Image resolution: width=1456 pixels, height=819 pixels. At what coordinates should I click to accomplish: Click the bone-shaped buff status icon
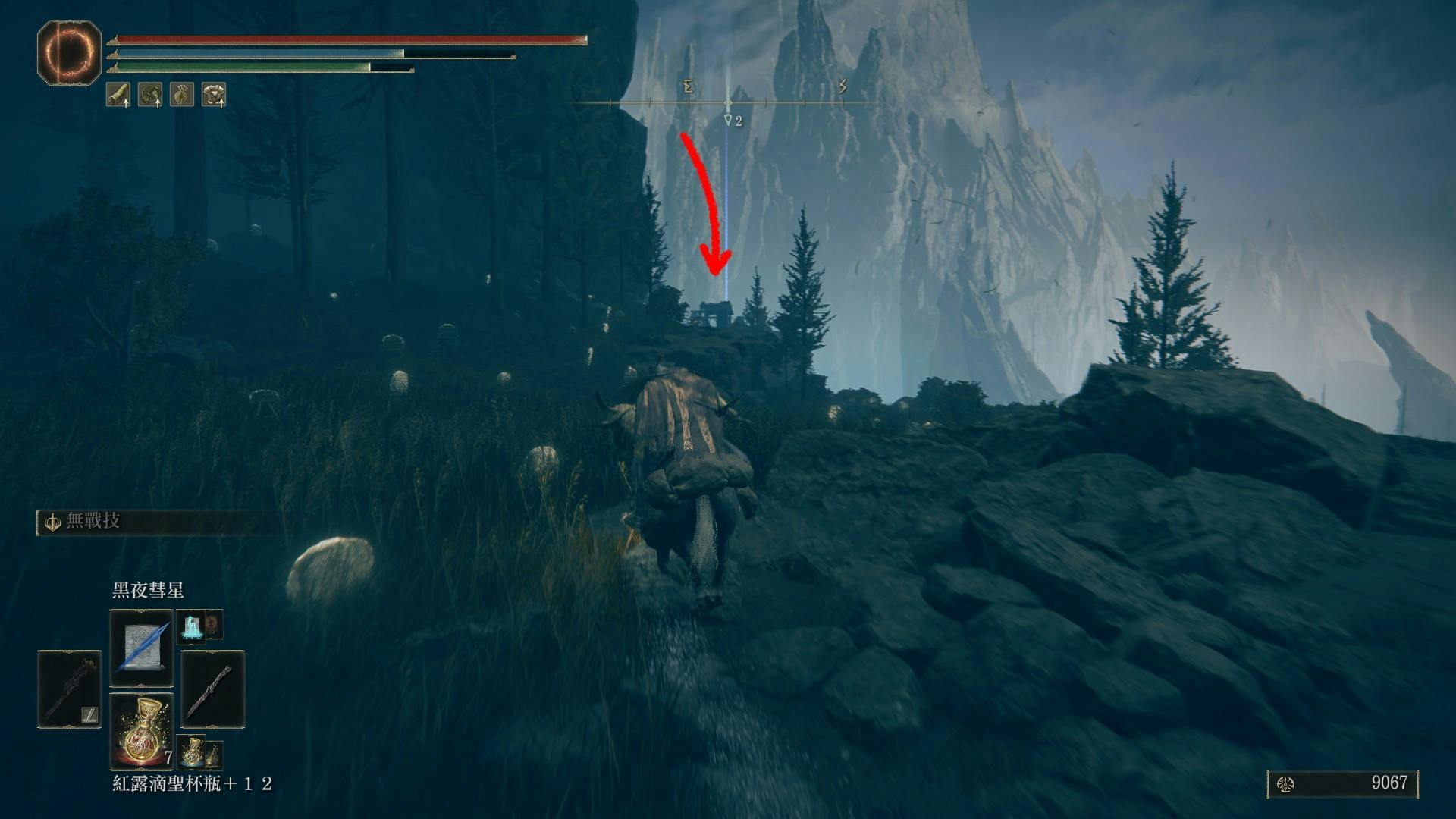(x=118, y=95)
